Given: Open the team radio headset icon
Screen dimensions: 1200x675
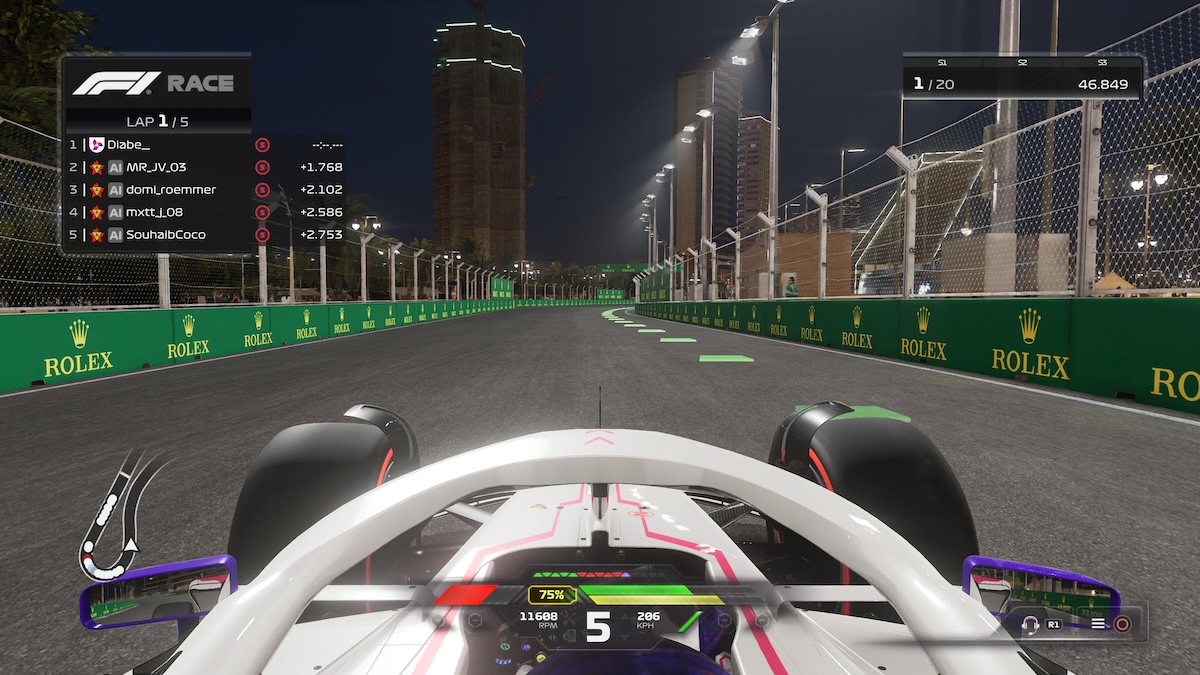Looking at the screenshot, I should pos(1031,624).
